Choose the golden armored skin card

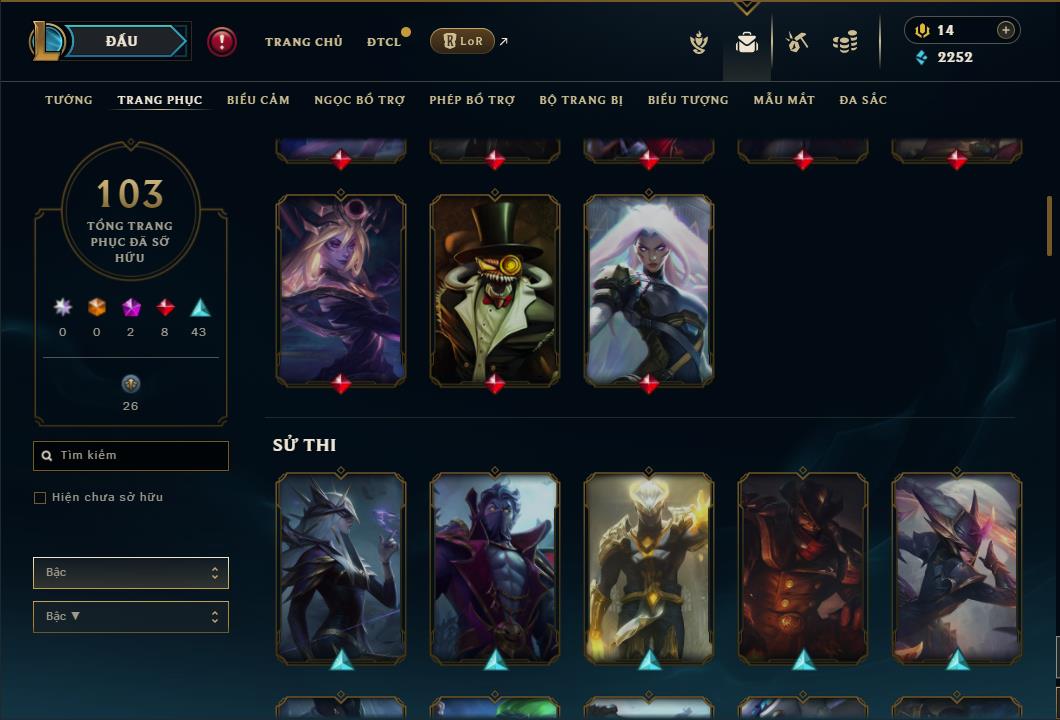649,567
